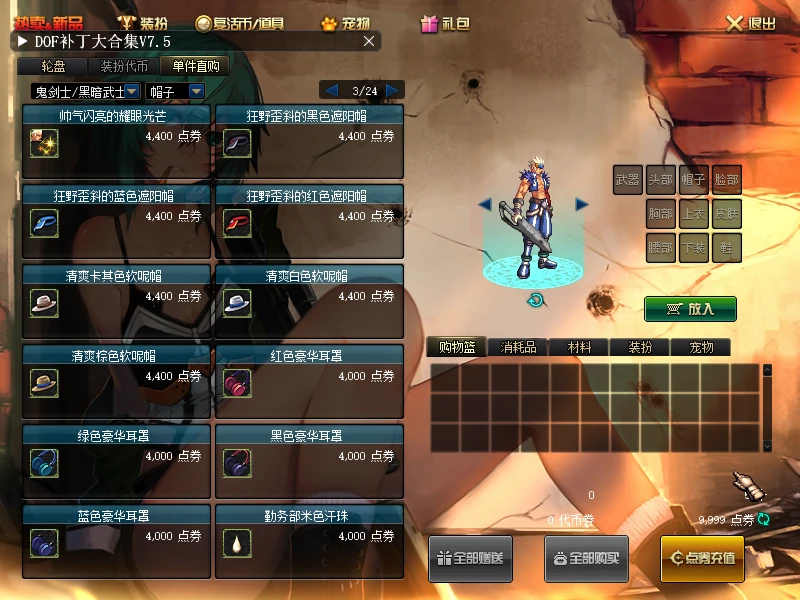Close the DOF补丁大合集 panel
The height and width of the screenshot is (600, 800).
click(369, 41)
